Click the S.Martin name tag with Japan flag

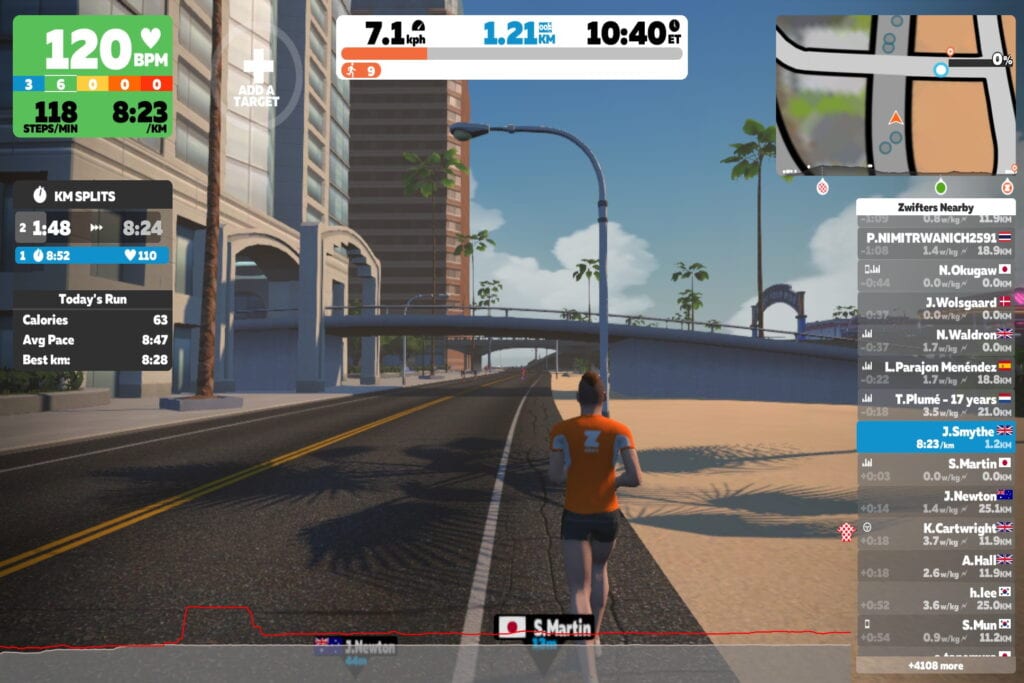coord(545,628)
